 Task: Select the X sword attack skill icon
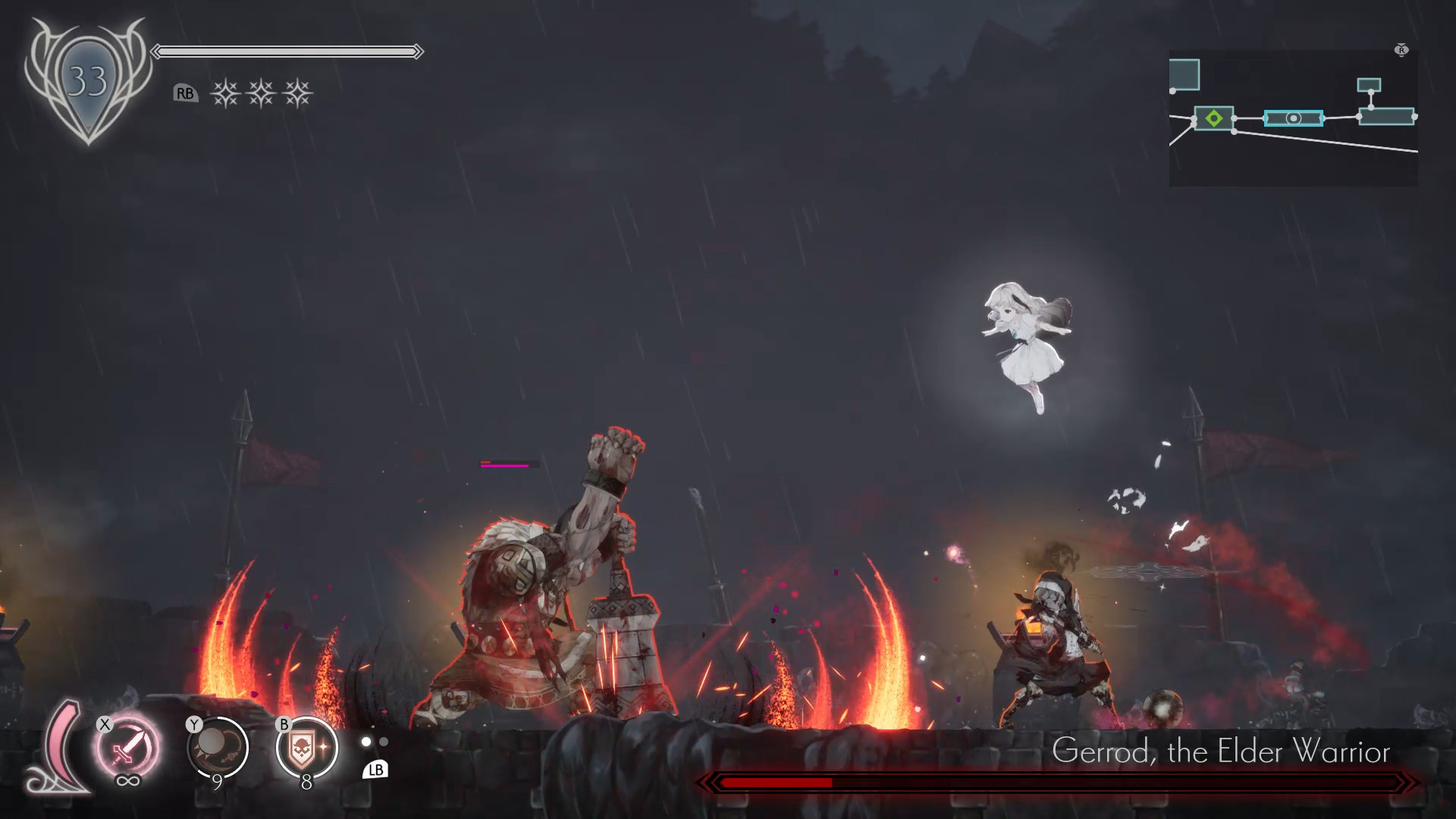coord(127,748)
